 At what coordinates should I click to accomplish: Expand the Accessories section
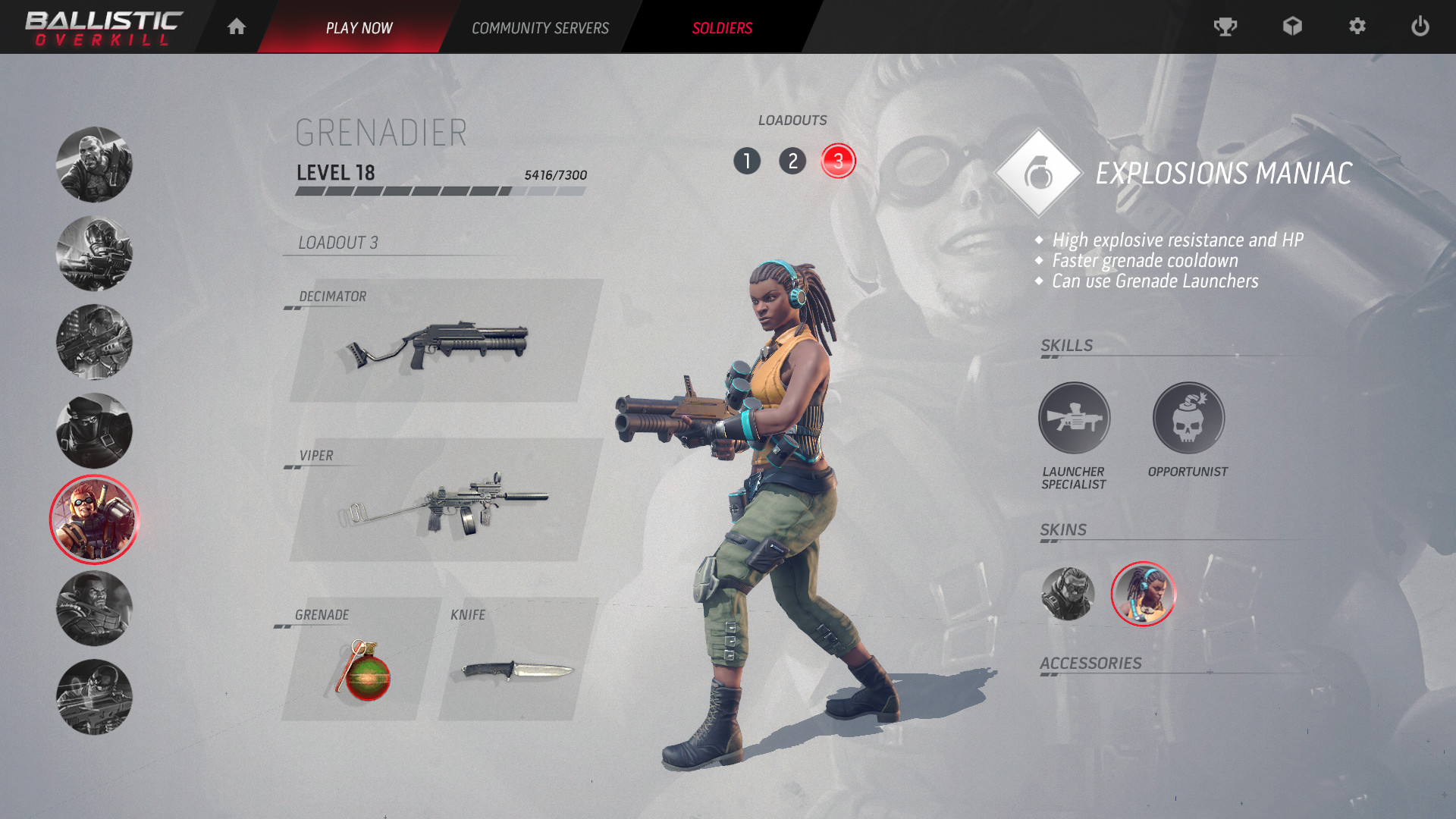tap(1090, 662)
